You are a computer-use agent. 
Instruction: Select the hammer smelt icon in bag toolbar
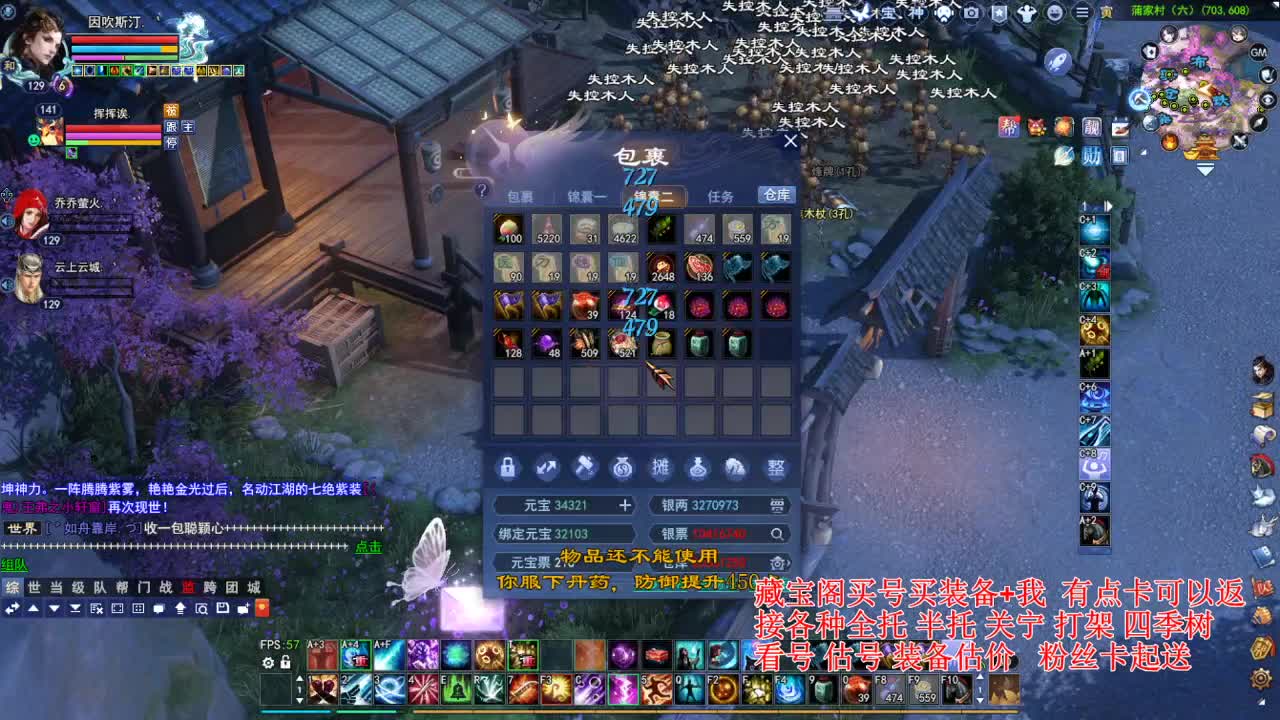(585, 468)
